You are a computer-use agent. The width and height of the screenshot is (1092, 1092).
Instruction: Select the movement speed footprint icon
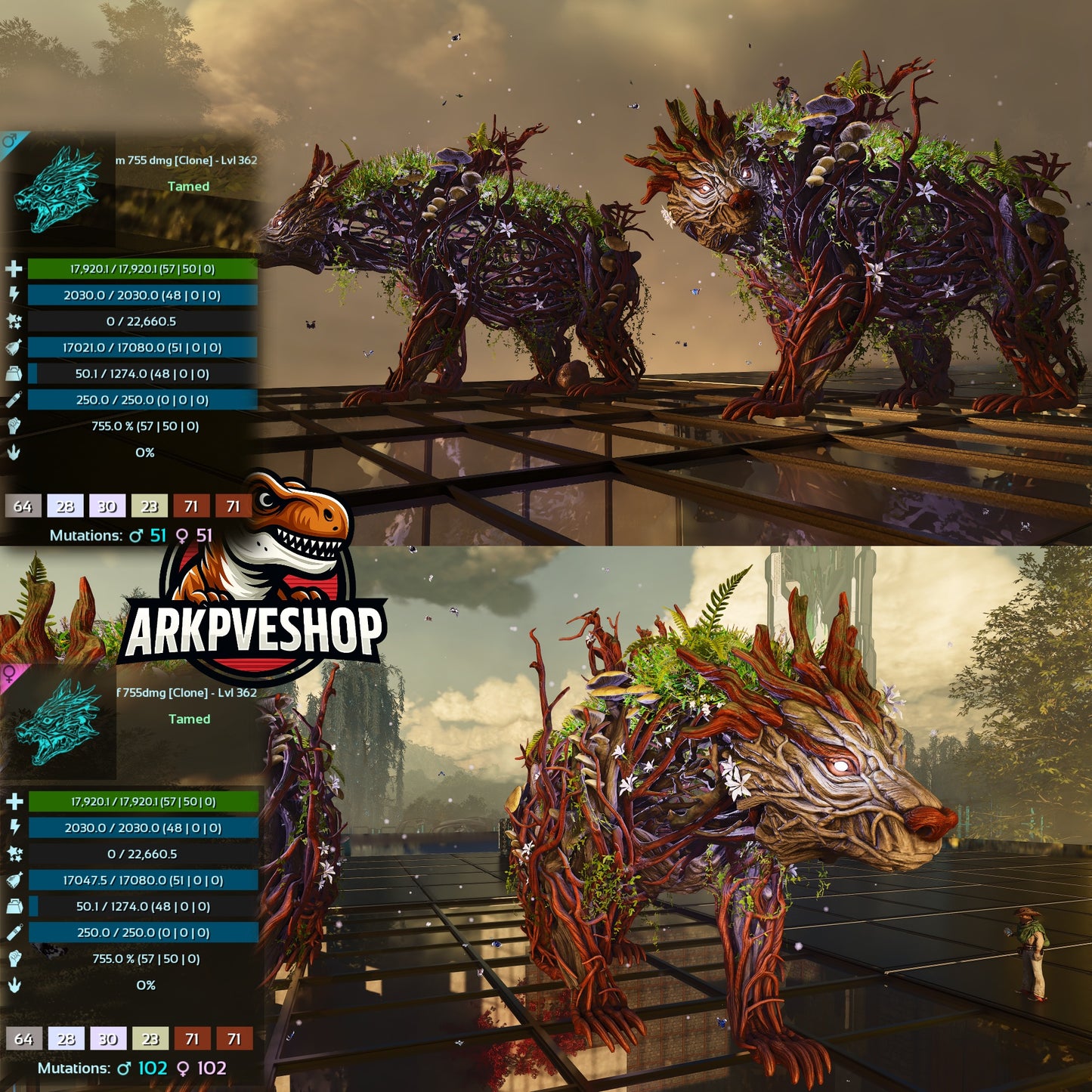click(12, 450)
